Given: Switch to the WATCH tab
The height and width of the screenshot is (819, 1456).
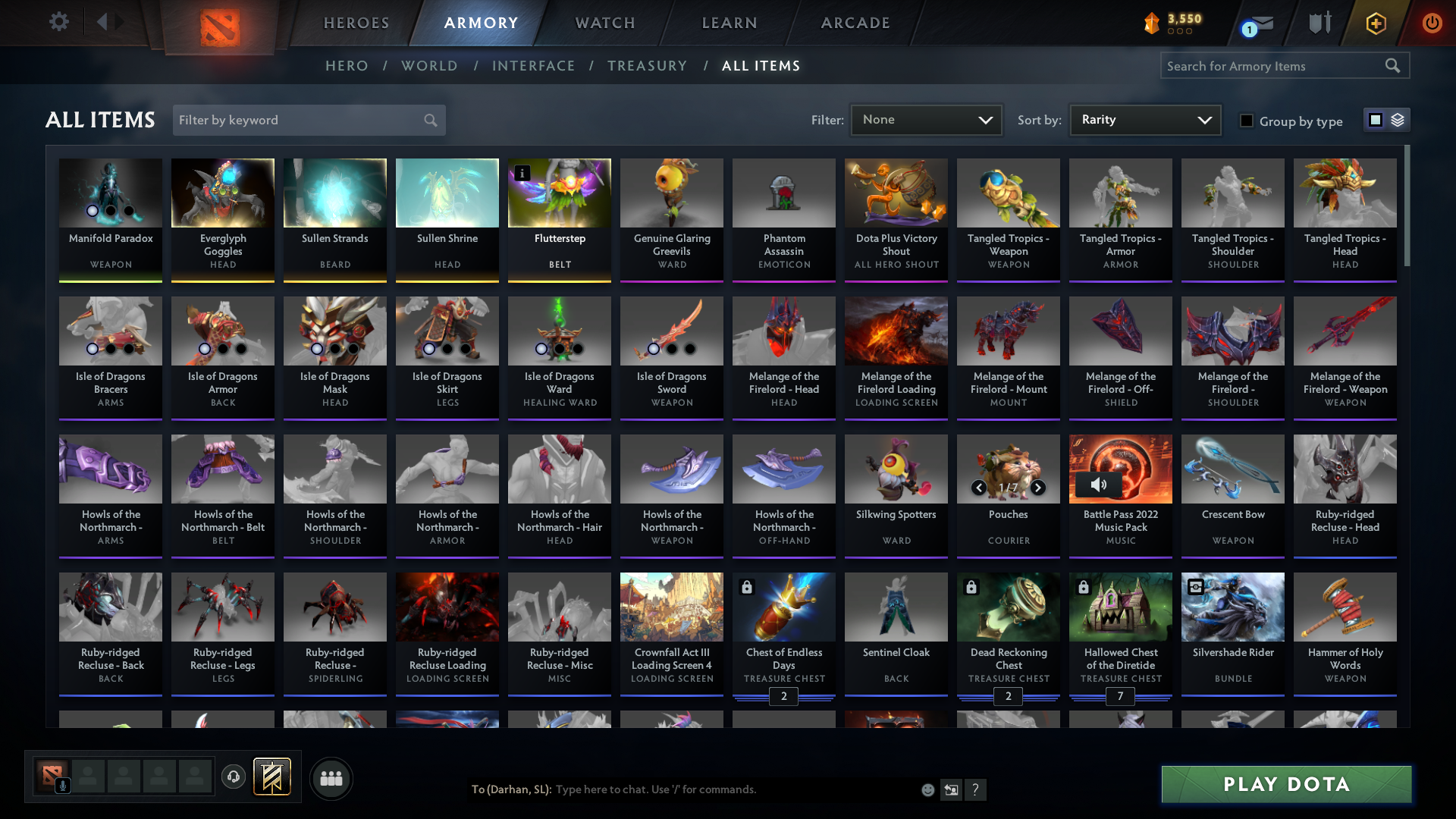Looking at the screenshot, I should (604, 23).
